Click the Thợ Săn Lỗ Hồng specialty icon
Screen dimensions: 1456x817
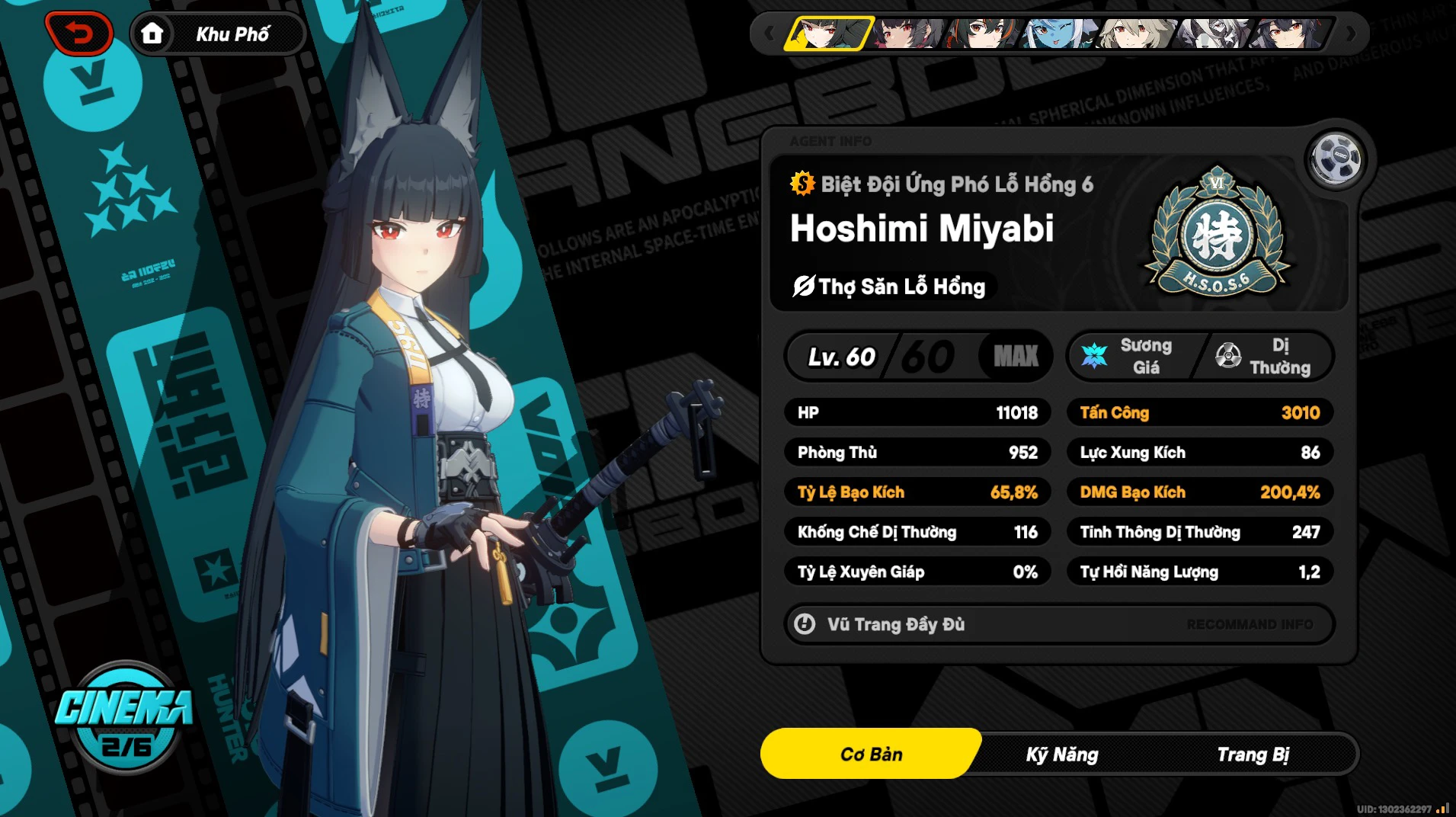tap(803, 287)
